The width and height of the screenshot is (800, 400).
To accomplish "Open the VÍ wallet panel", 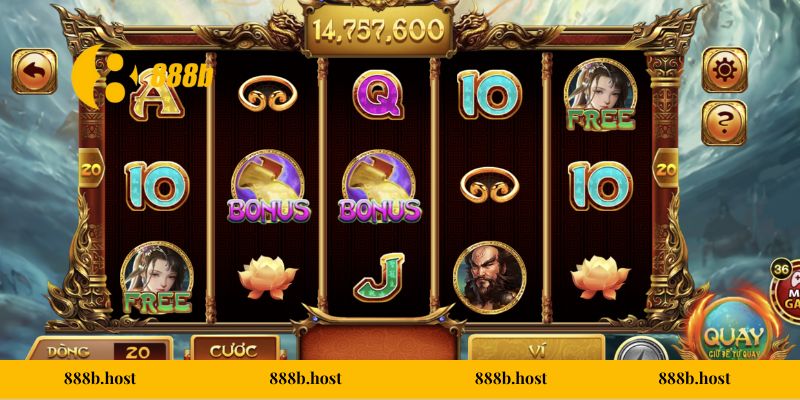I will (x=538, y=350).
